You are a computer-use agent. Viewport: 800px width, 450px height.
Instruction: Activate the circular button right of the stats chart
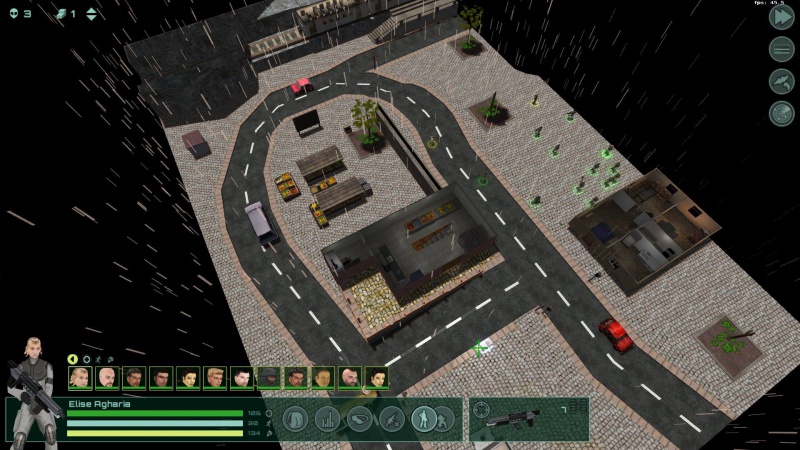[x=360, y=418]
